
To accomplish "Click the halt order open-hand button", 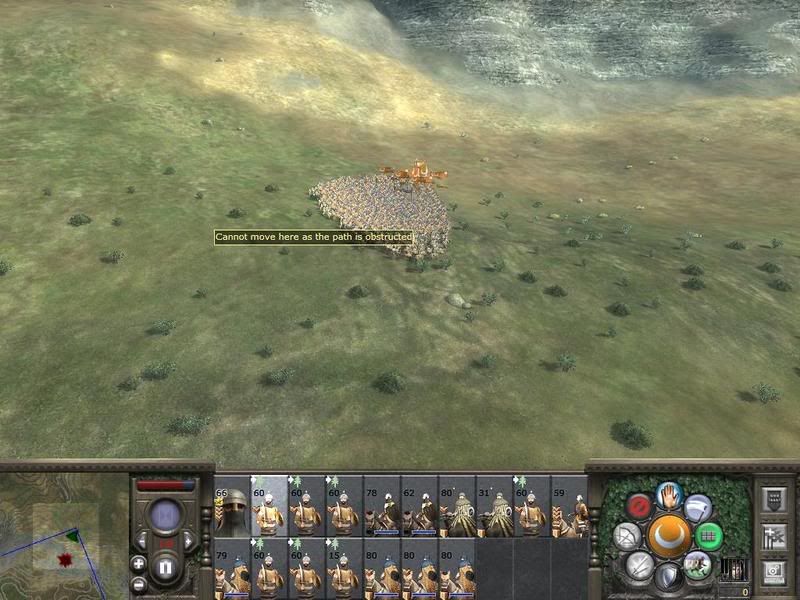I will [669, 493].
